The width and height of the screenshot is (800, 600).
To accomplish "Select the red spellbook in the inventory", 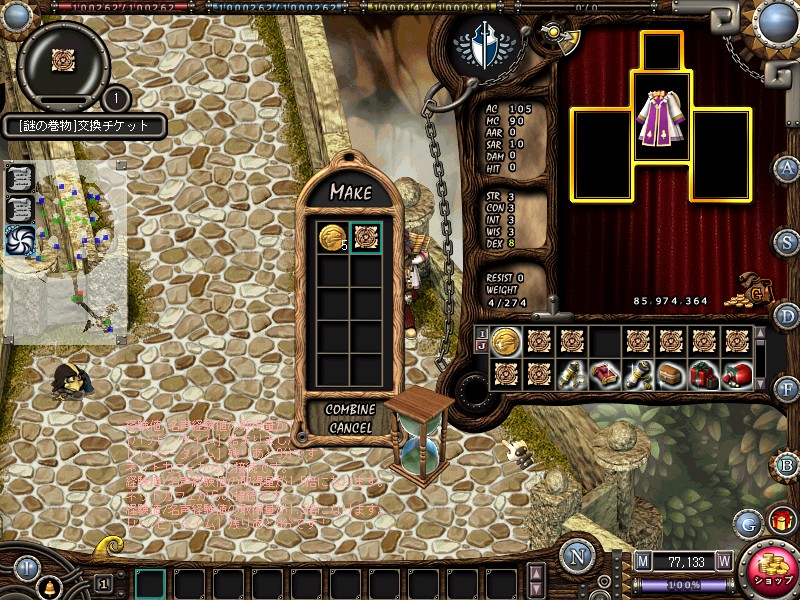I will pyautogui.click(x=605, y=375).
